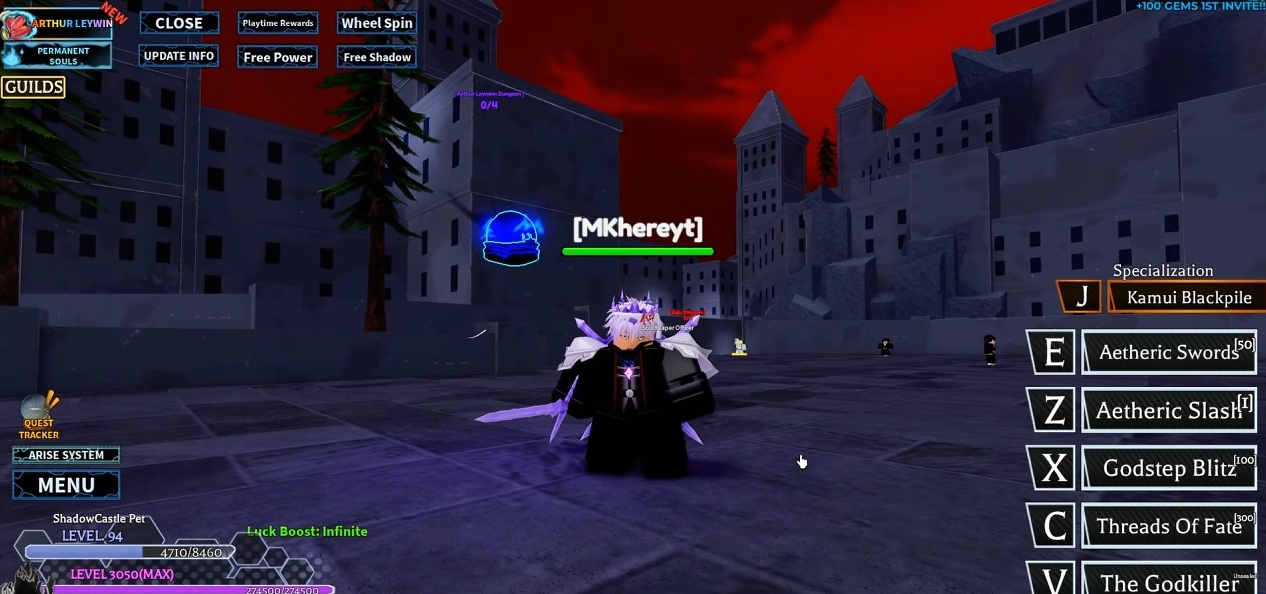Click the CLOSE button

(x=179, y=23)
